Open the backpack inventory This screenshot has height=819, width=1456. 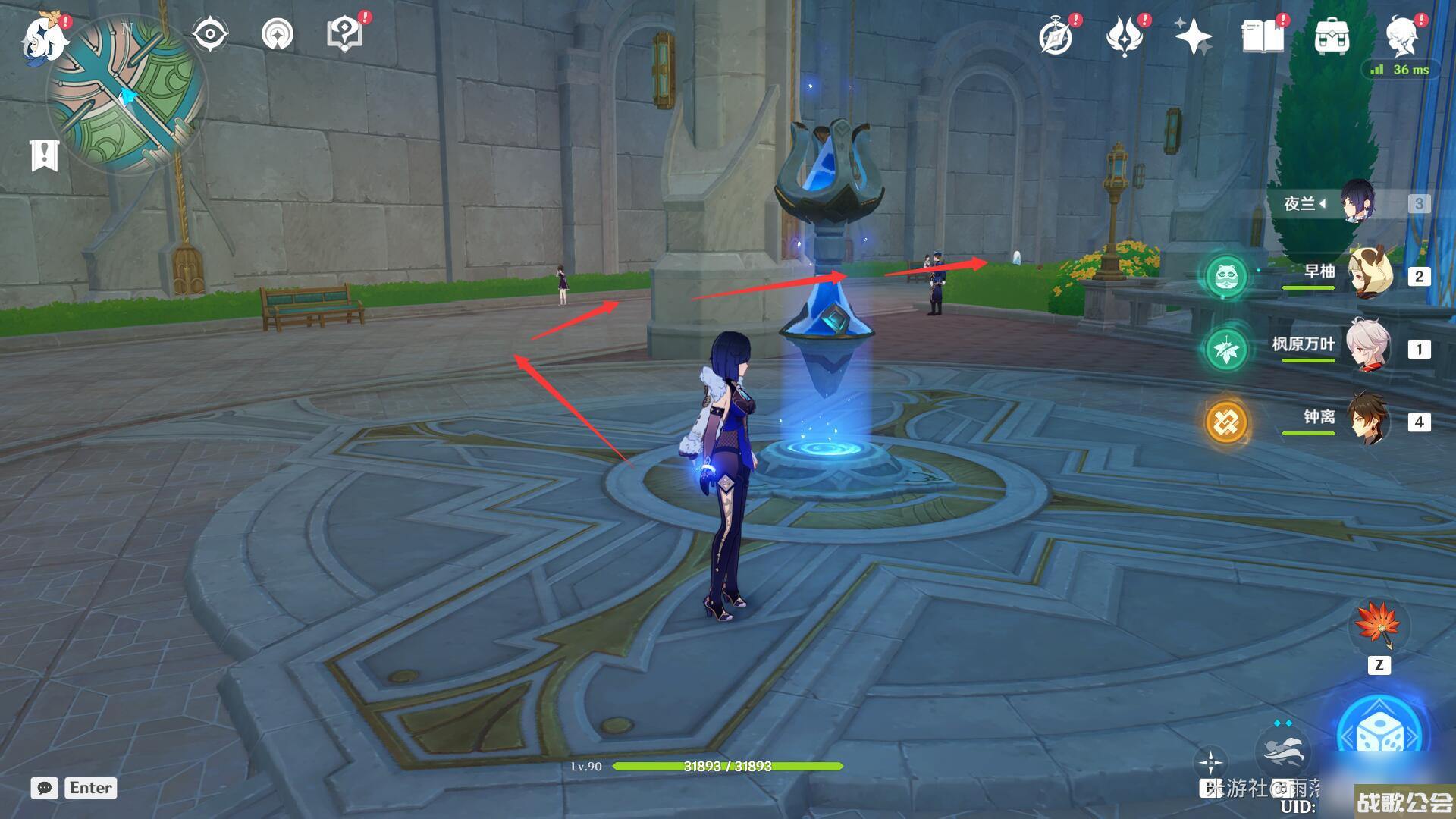[1331, 36]
